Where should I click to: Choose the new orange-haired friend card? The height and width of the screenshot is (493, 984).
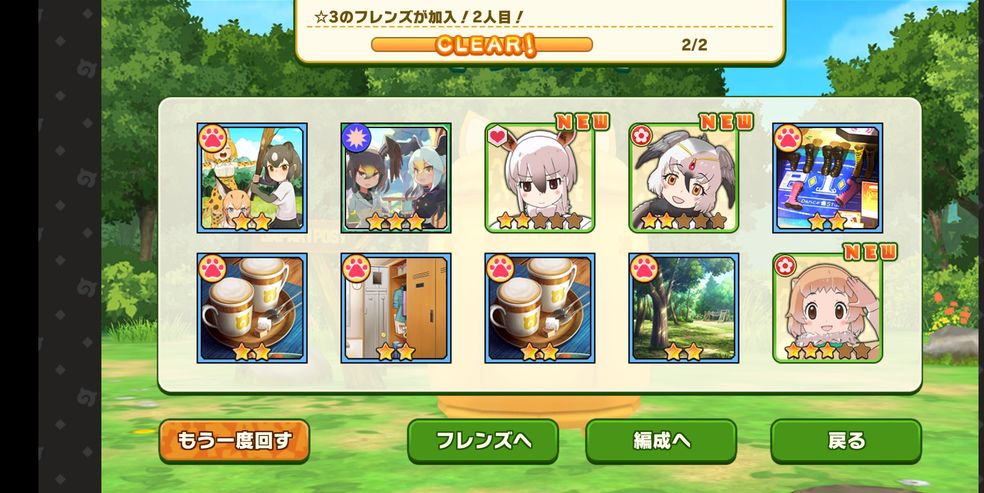pyautogui.click(x=827, y=308)
